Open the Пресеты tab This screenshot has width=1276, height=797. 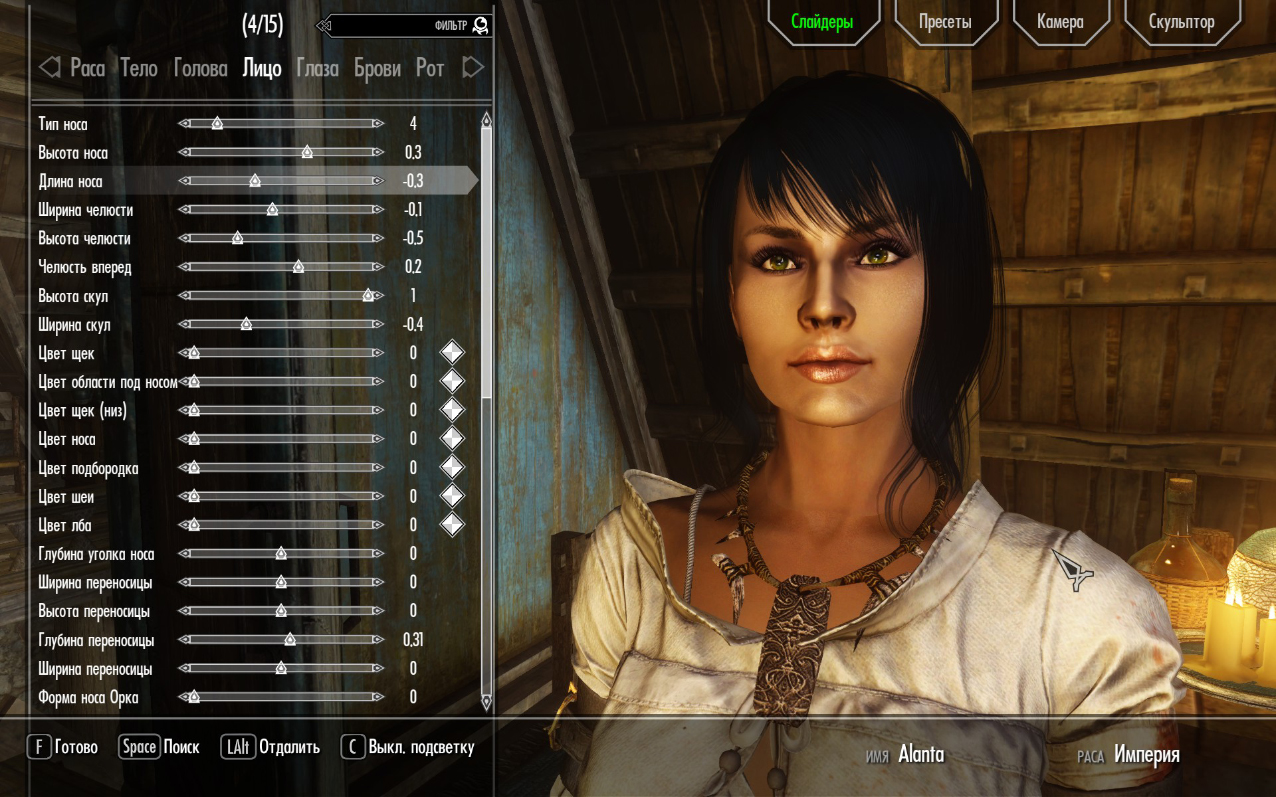(945, 22)
